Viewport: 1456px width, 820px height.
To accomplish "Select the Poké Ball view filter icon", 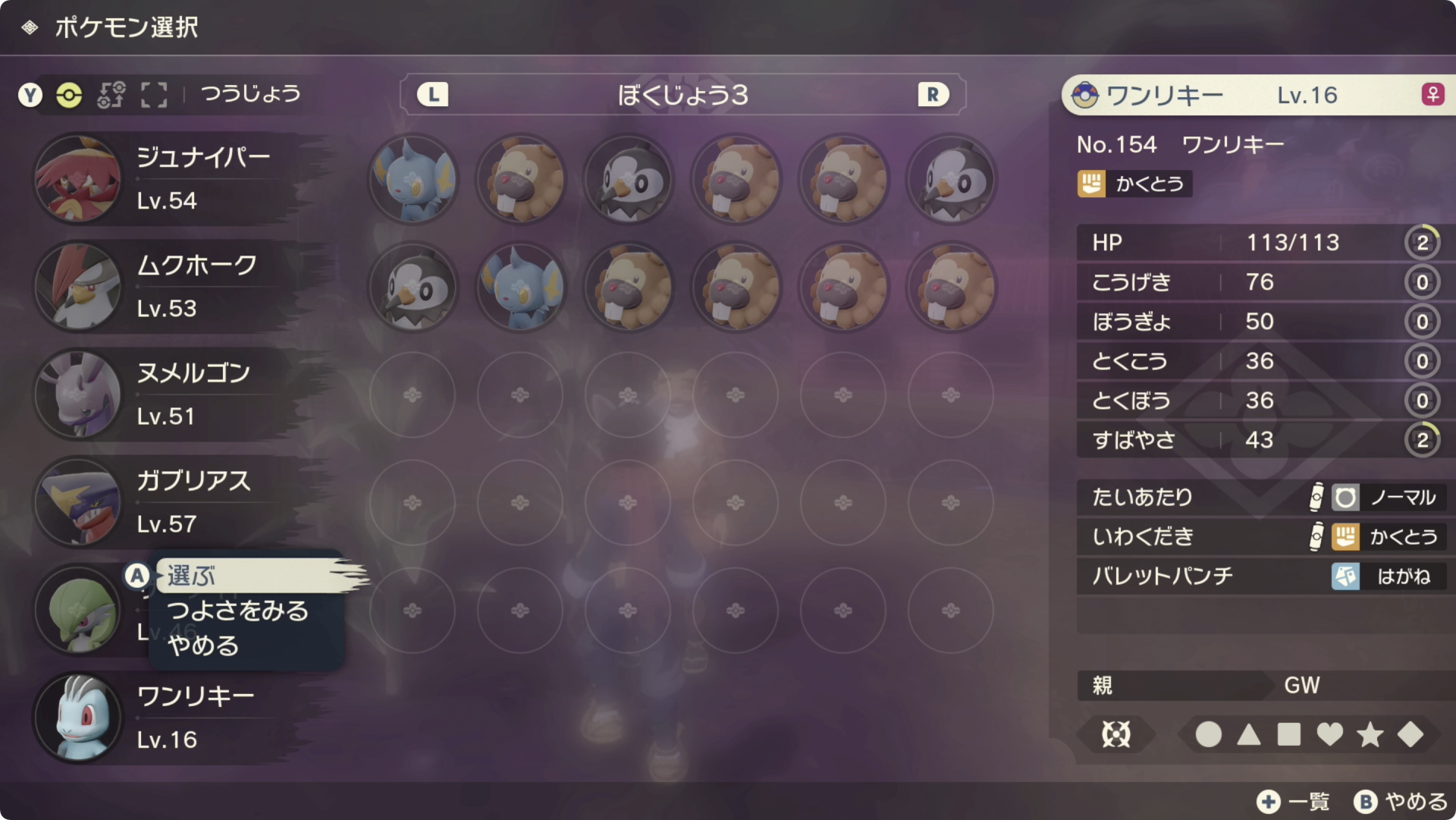I will (69, 95).
